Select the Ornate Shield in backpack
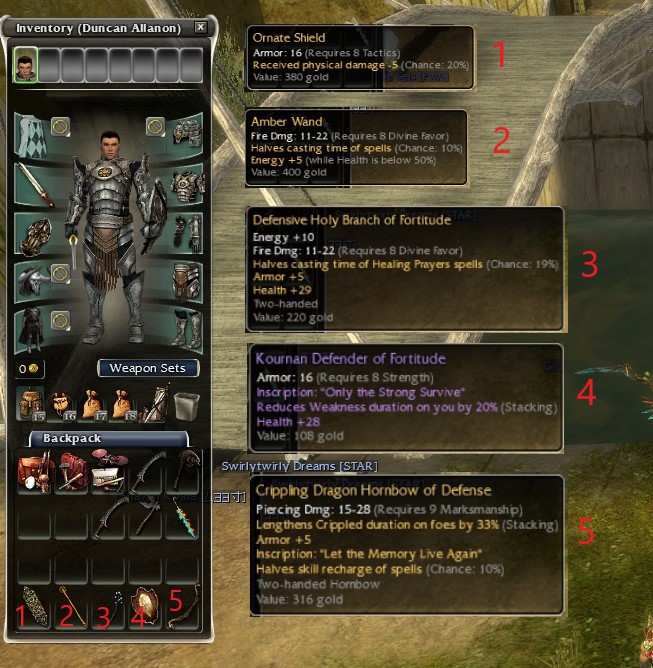This screenshot has width=653, height=668. click(x=32, y=606)
